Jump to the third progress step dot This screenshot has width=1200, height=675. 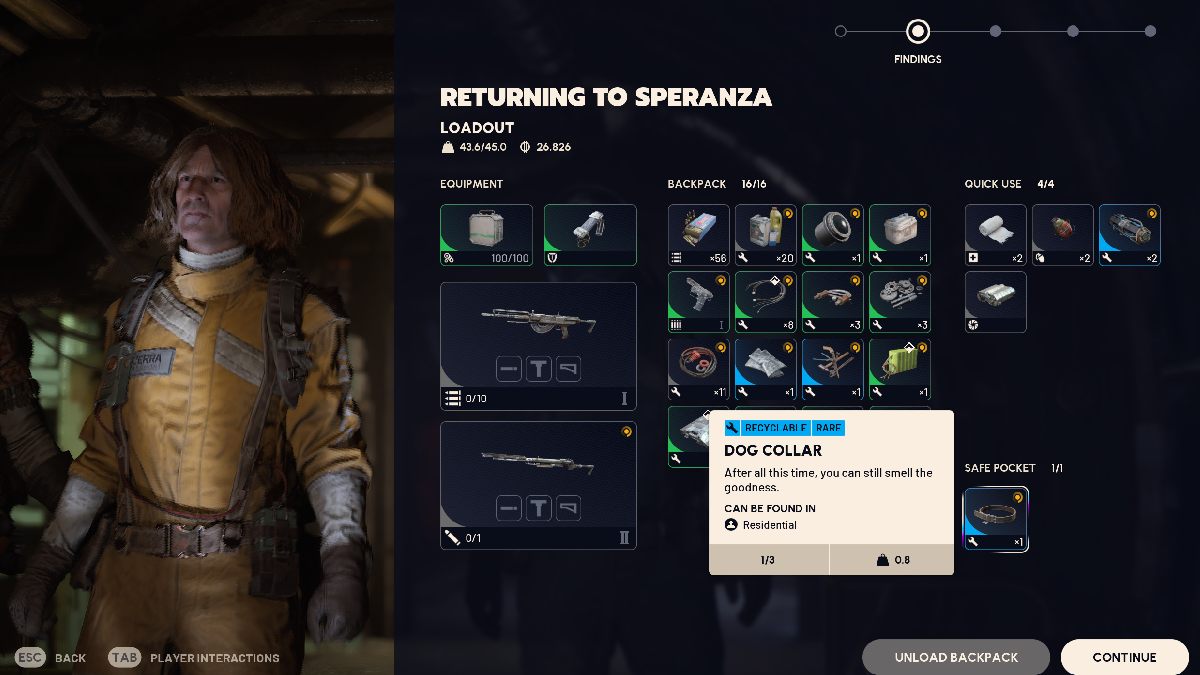click(x=995, y=31)
